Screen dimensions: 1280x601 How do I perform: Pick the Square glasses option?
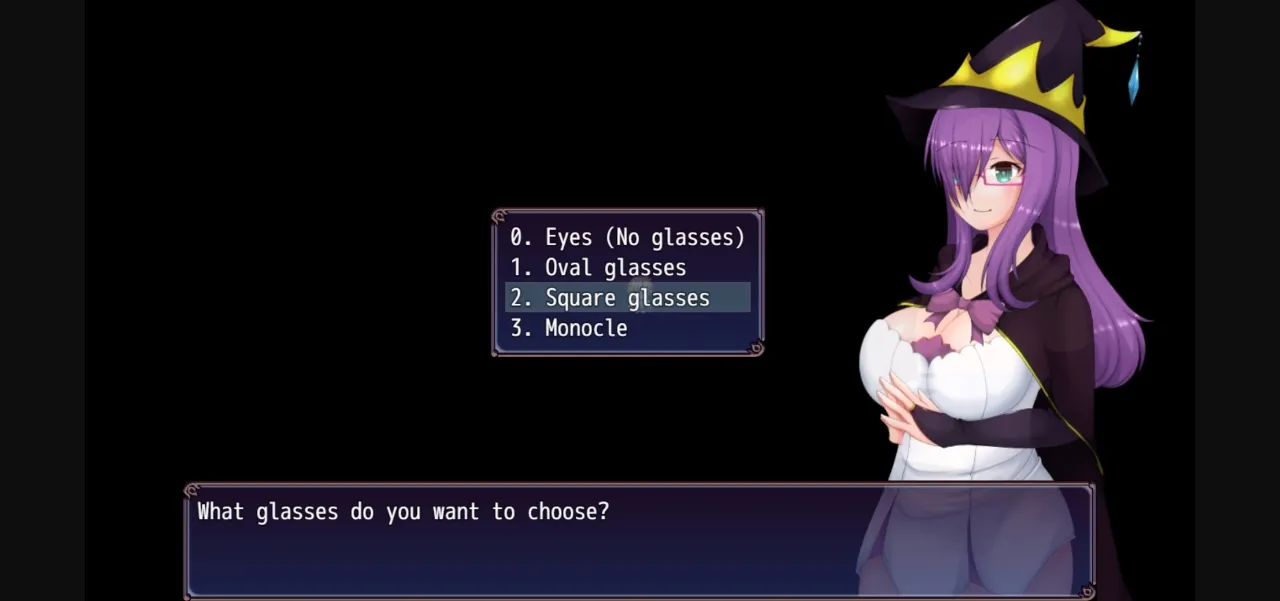click(x=610, y=298)
